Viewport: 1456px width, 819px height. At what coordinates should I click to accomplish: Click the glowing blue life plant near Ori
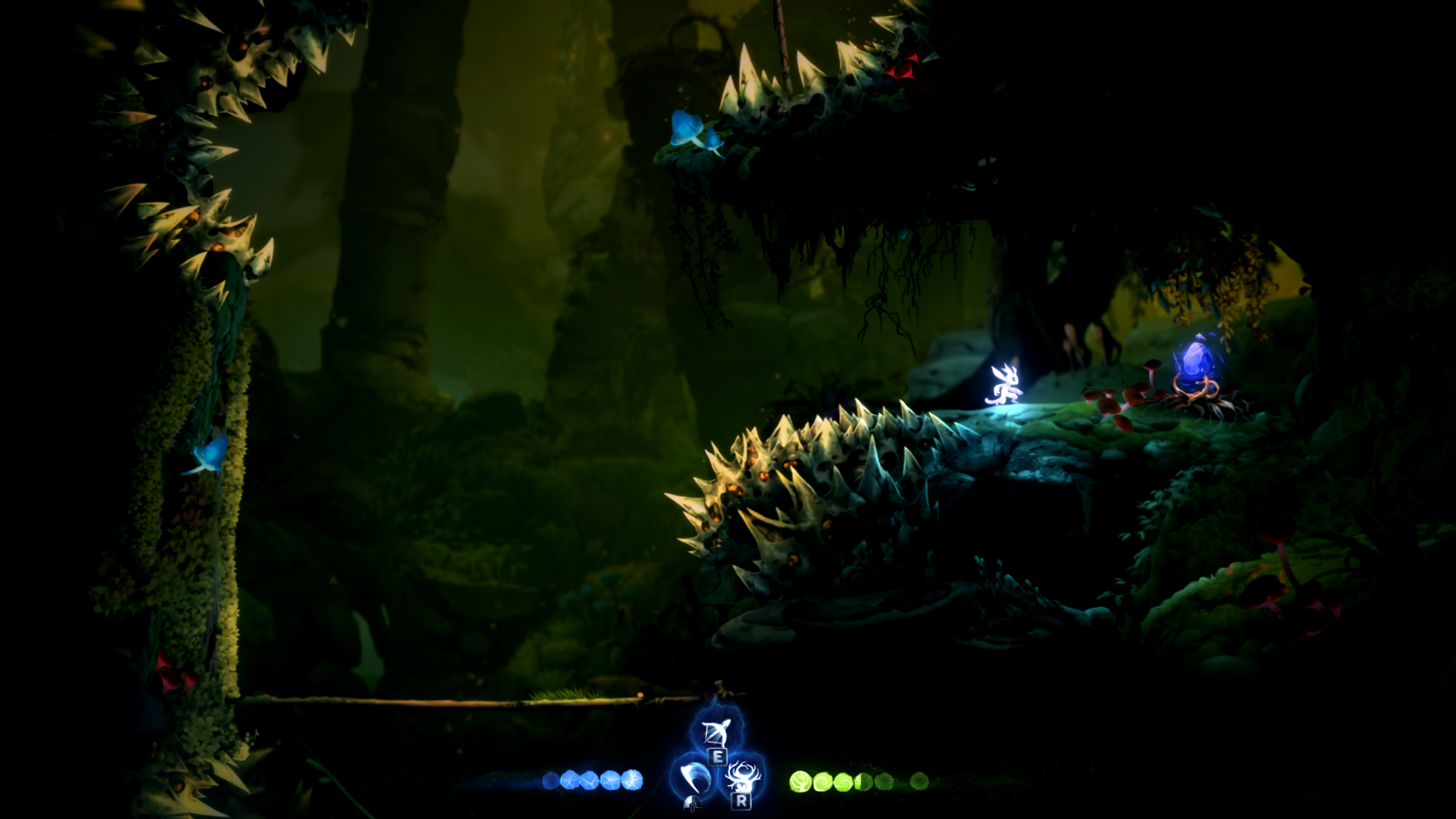coord(1197,364)
